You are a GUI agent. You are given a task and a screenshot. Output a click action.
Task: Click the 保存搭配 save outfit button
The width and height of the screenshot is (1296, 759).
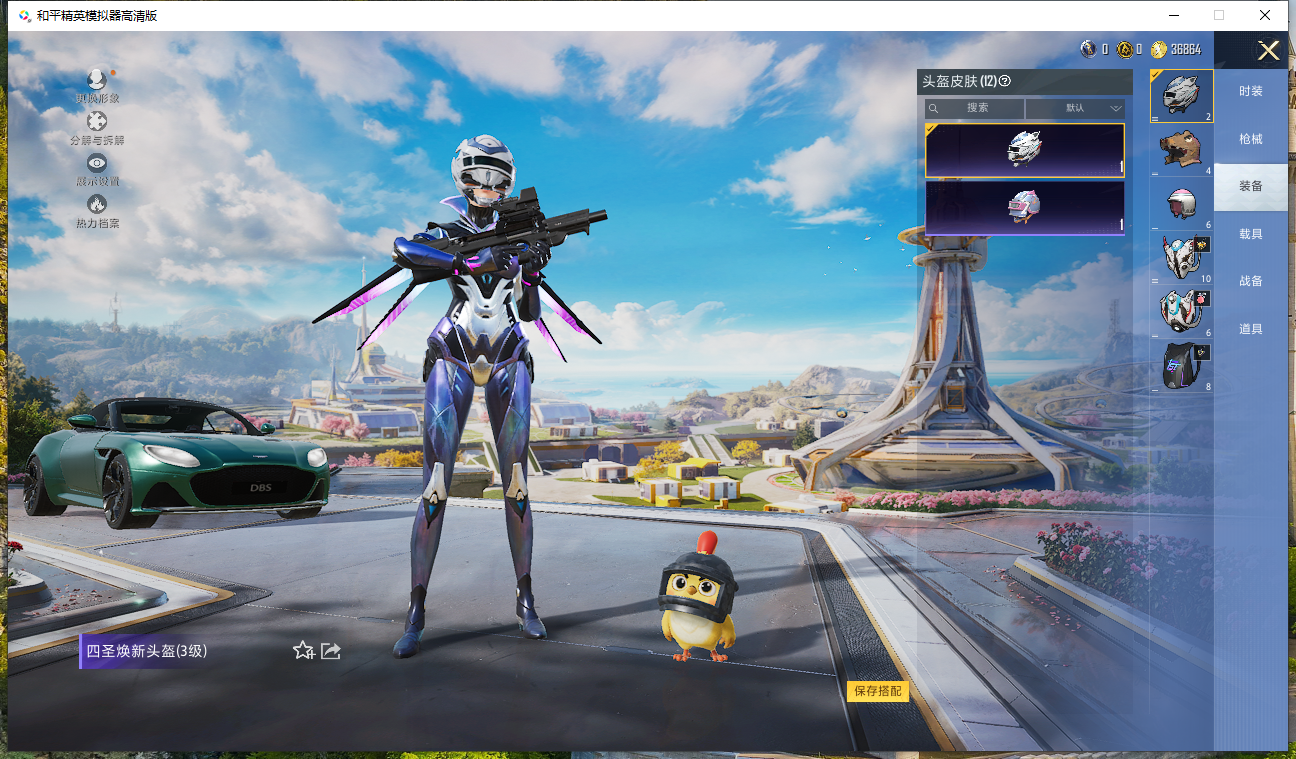coord(877,691)
